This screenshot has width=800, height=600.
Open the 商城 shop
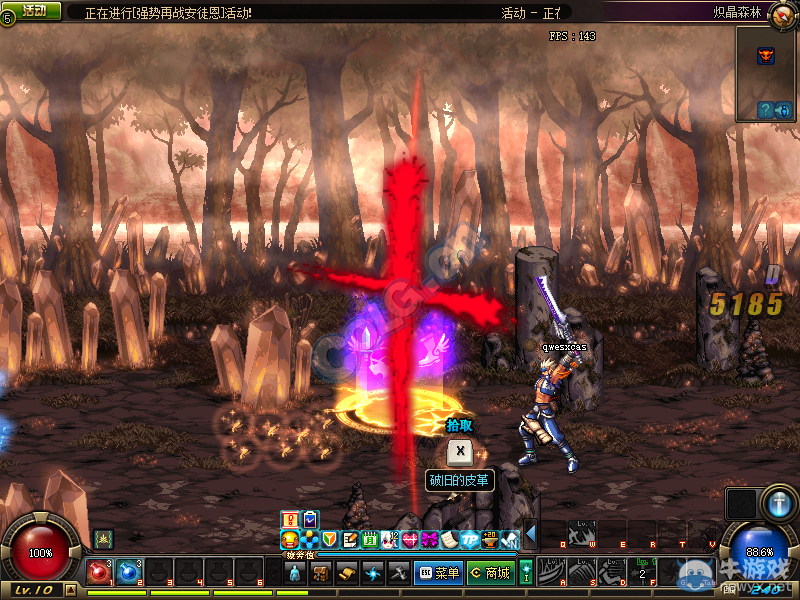tap(490, 573)
